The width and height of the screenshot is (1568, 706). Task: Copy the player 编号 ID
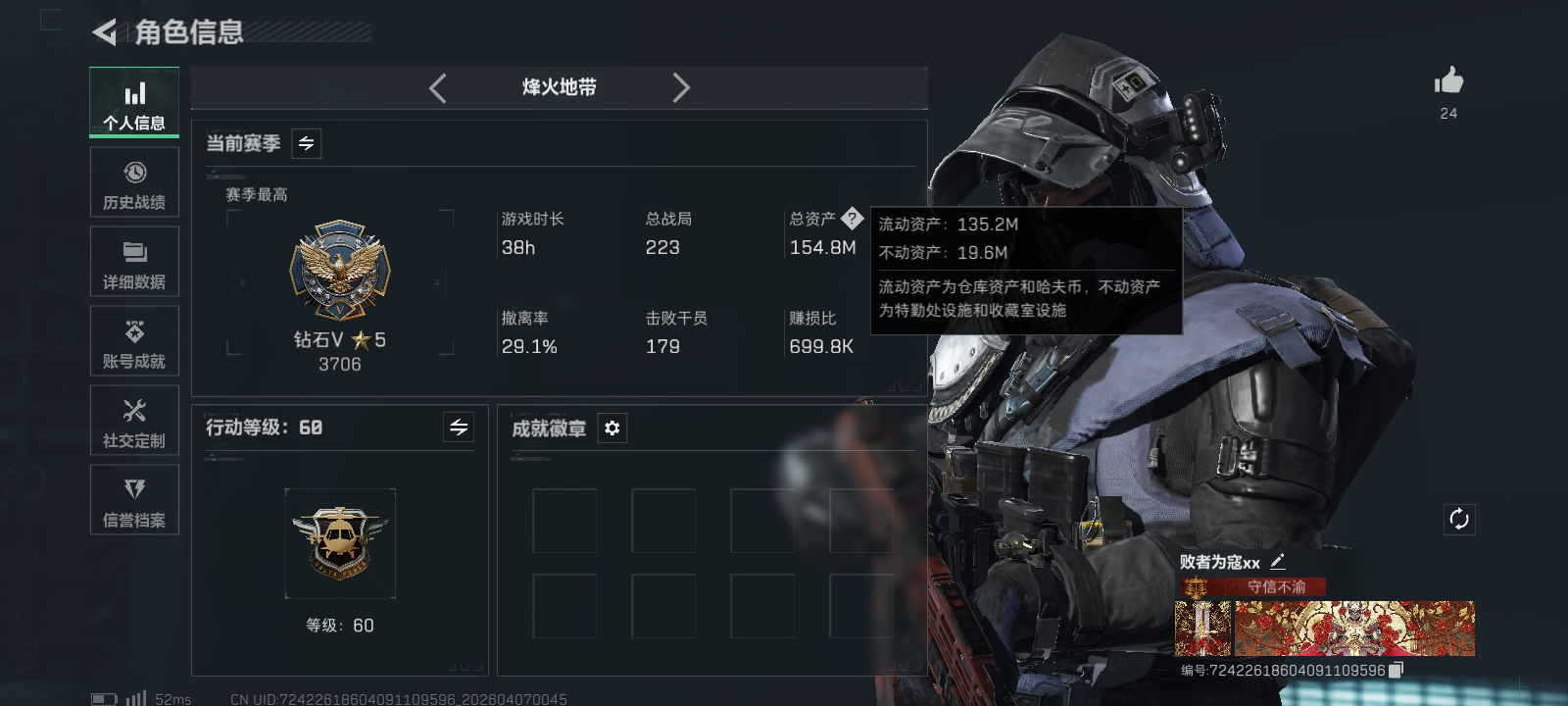[x=1397, y=671]
